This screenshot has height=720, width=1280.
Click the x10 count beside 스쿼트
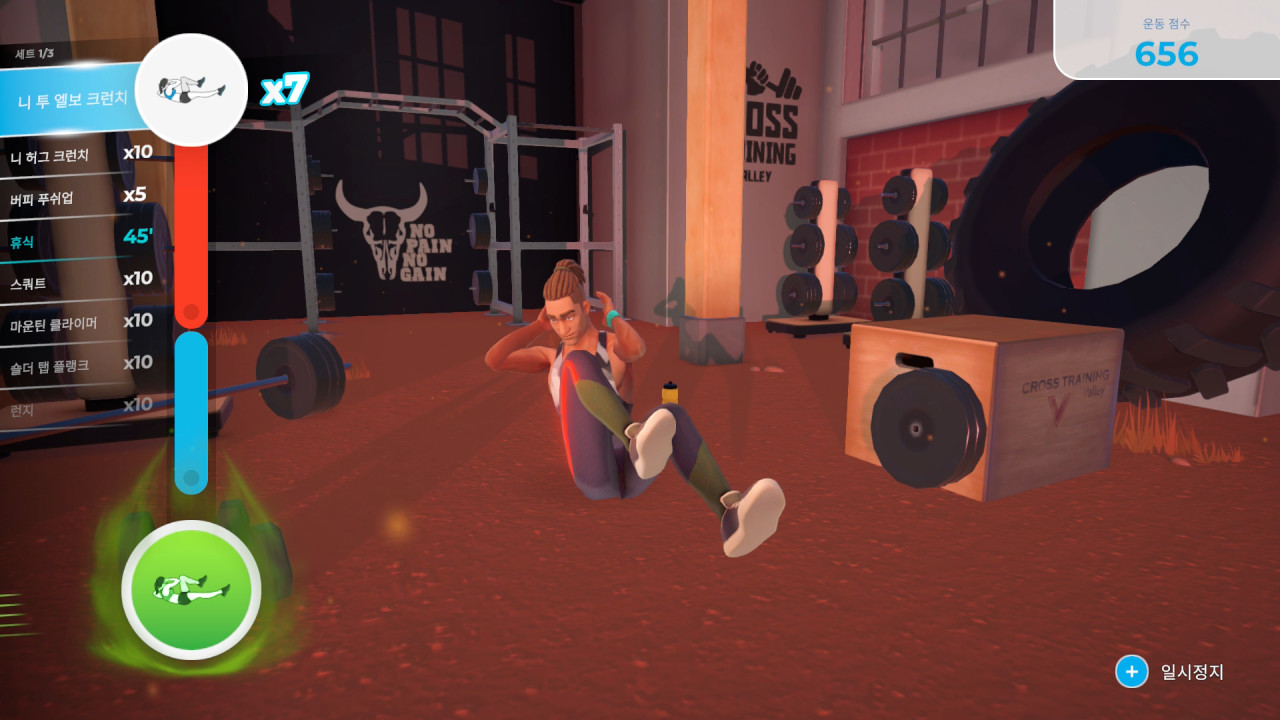(138, 282)
